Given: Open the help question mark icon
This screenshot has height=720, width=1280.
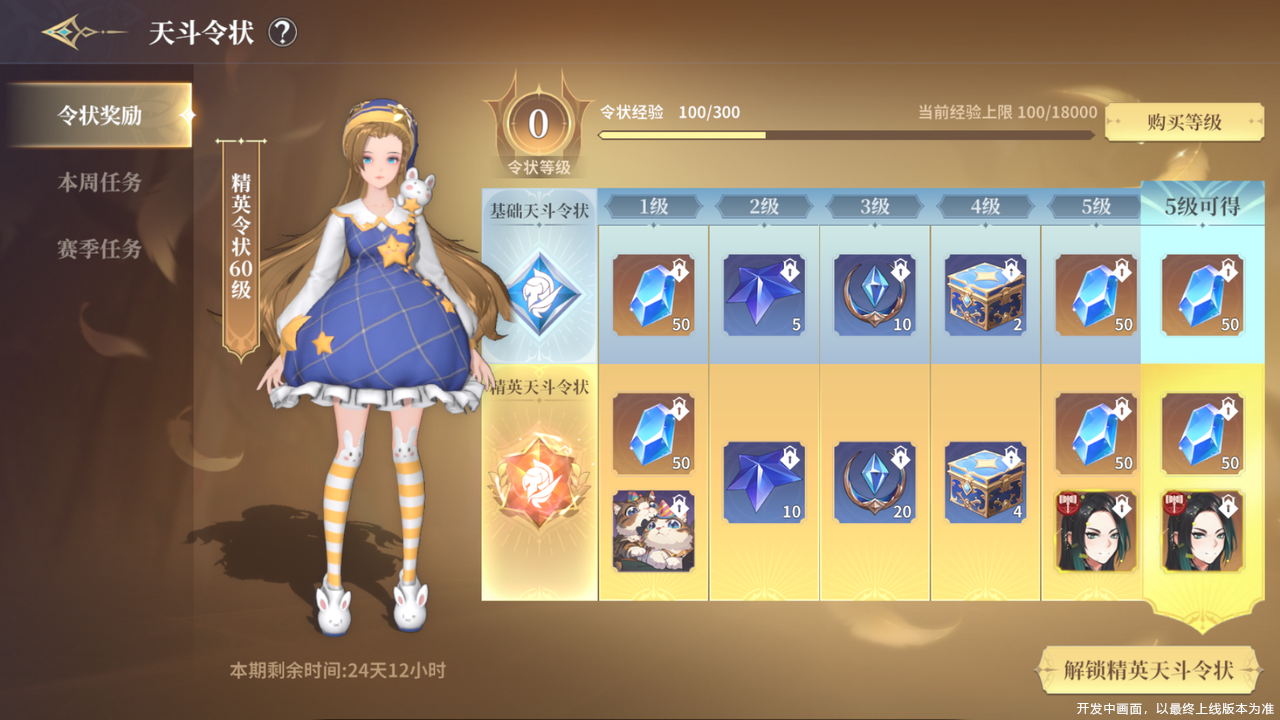Looking at the screenshot, I should tap(283, 33).
